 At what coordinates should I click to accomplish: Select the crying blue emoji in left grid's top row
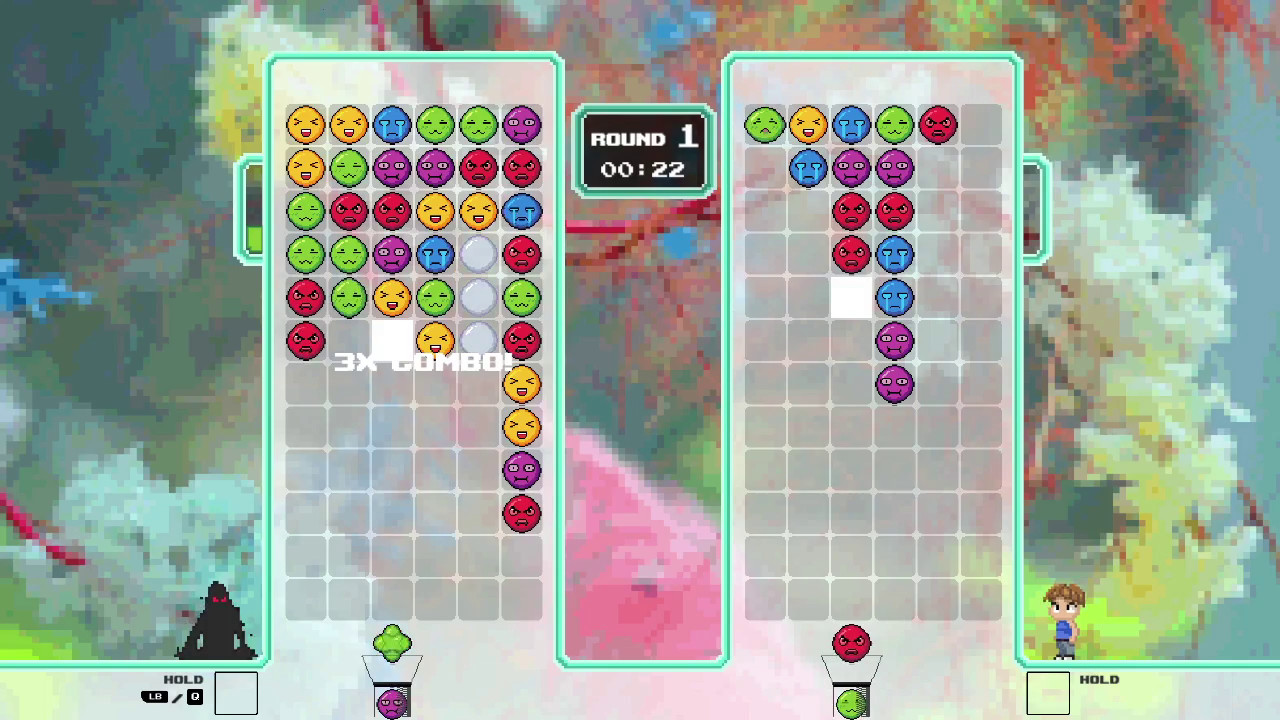click(392, 125)
